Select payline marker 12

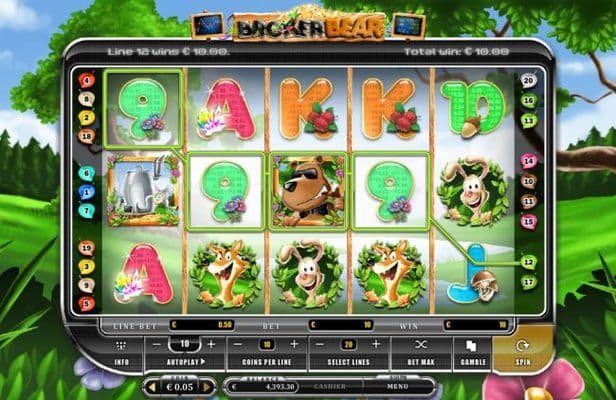tap(529, 260)
